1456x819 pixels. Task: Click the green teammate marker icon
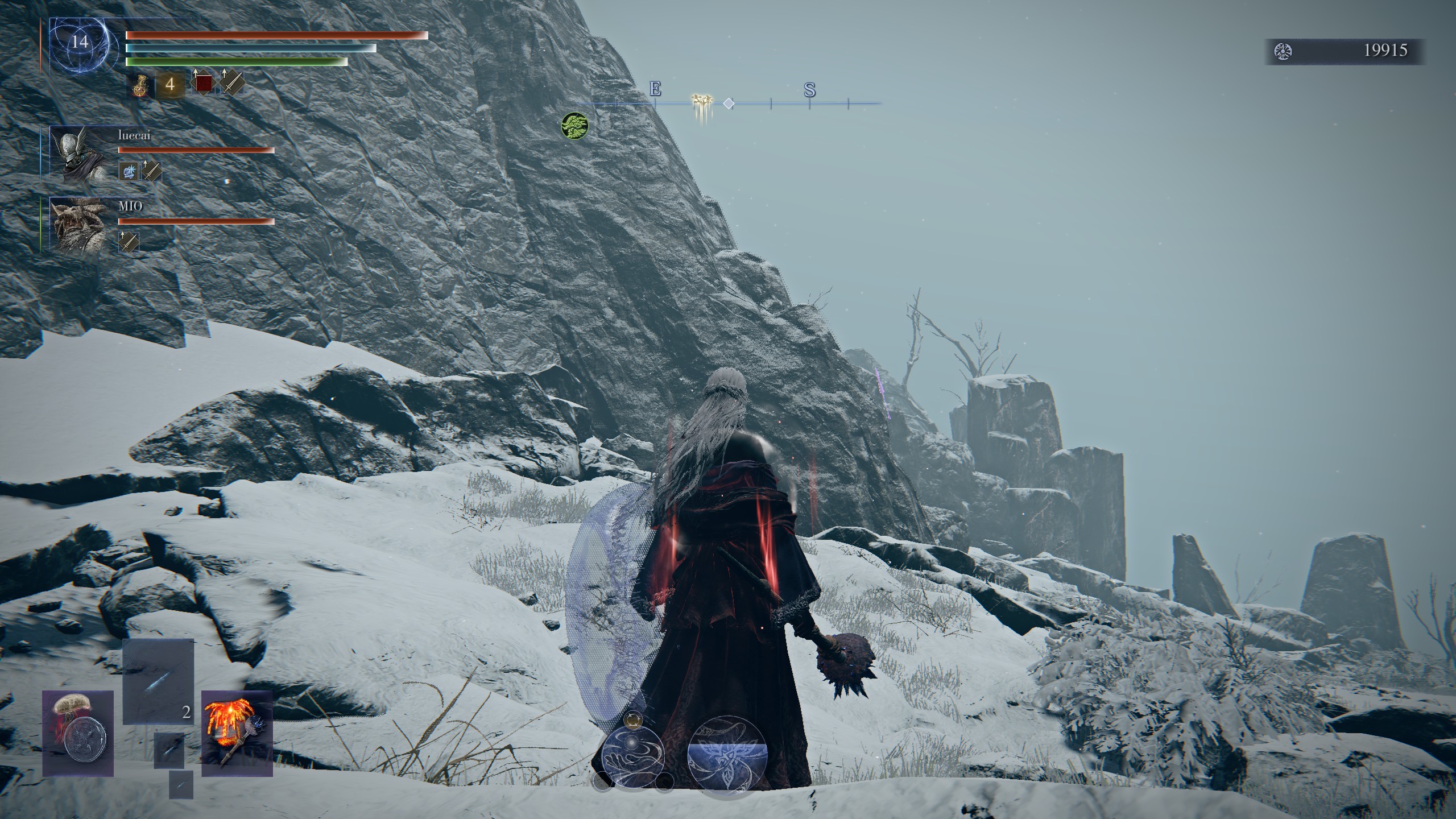574,125
